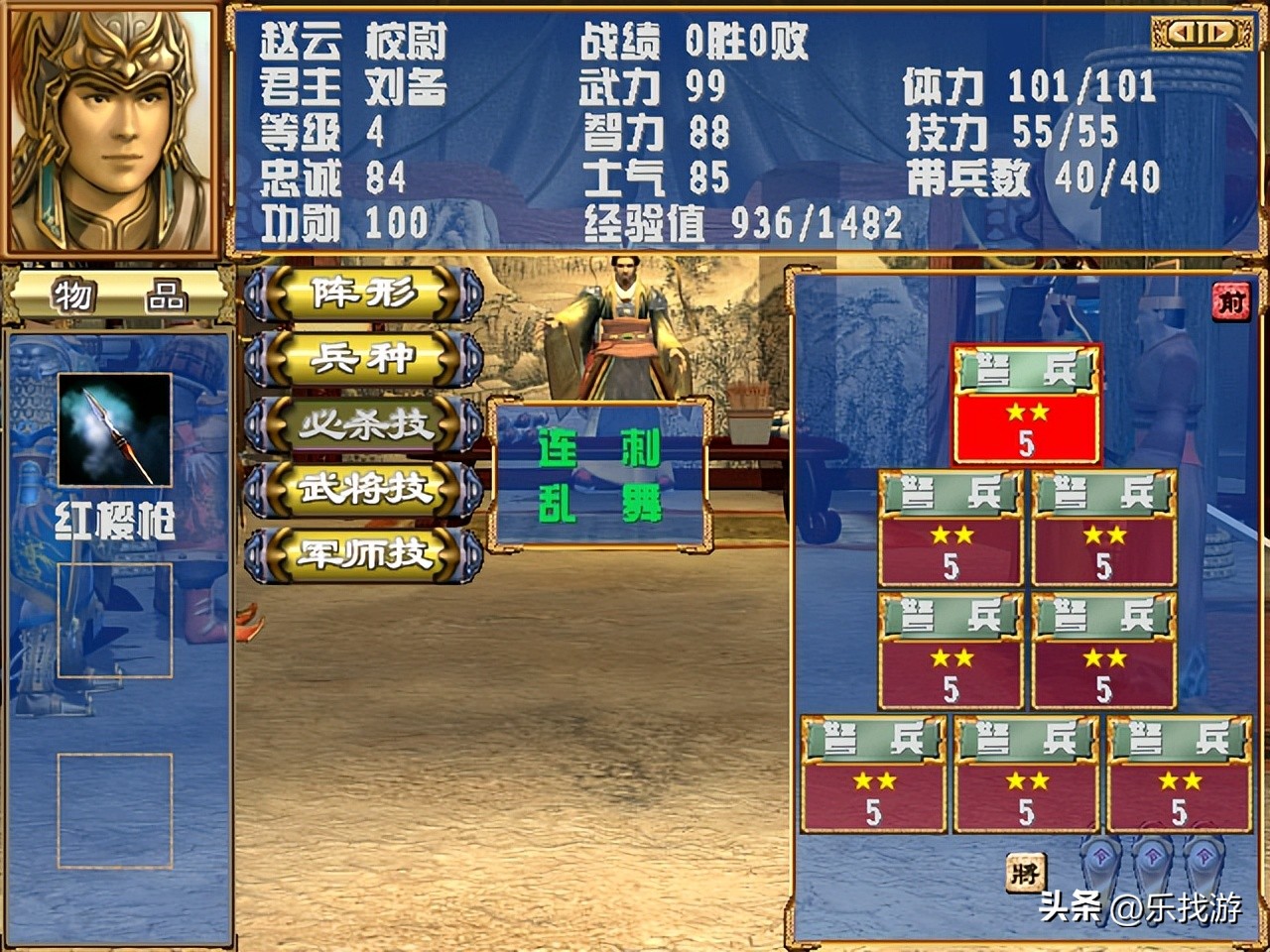Viewport: 1270px width, 952px height.
Task: Select the red highlighted 弩兵 unit card
Action: click(x=1027, y=402)
